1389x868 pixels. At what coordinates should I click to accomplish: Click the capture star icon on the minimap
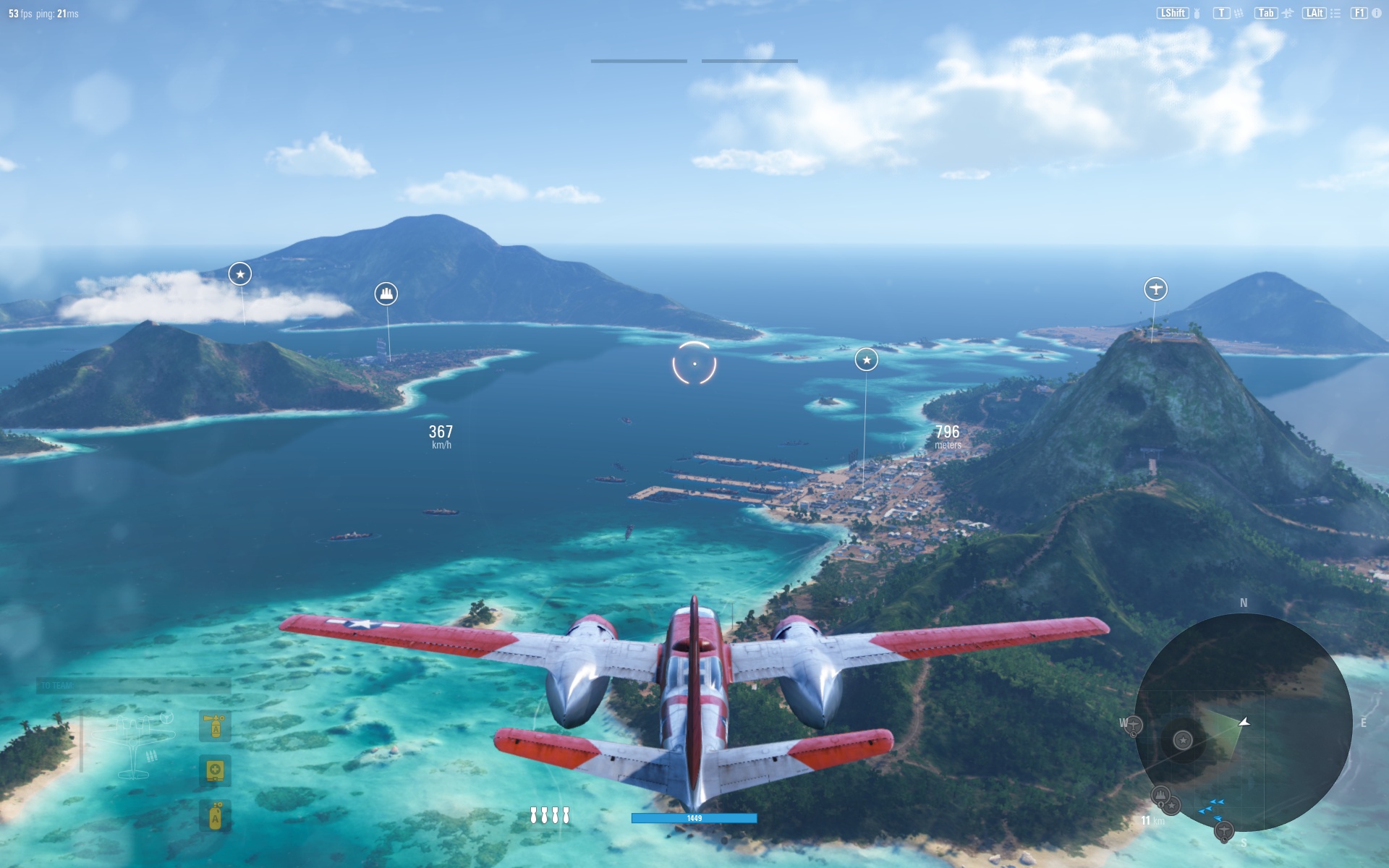1182,740
